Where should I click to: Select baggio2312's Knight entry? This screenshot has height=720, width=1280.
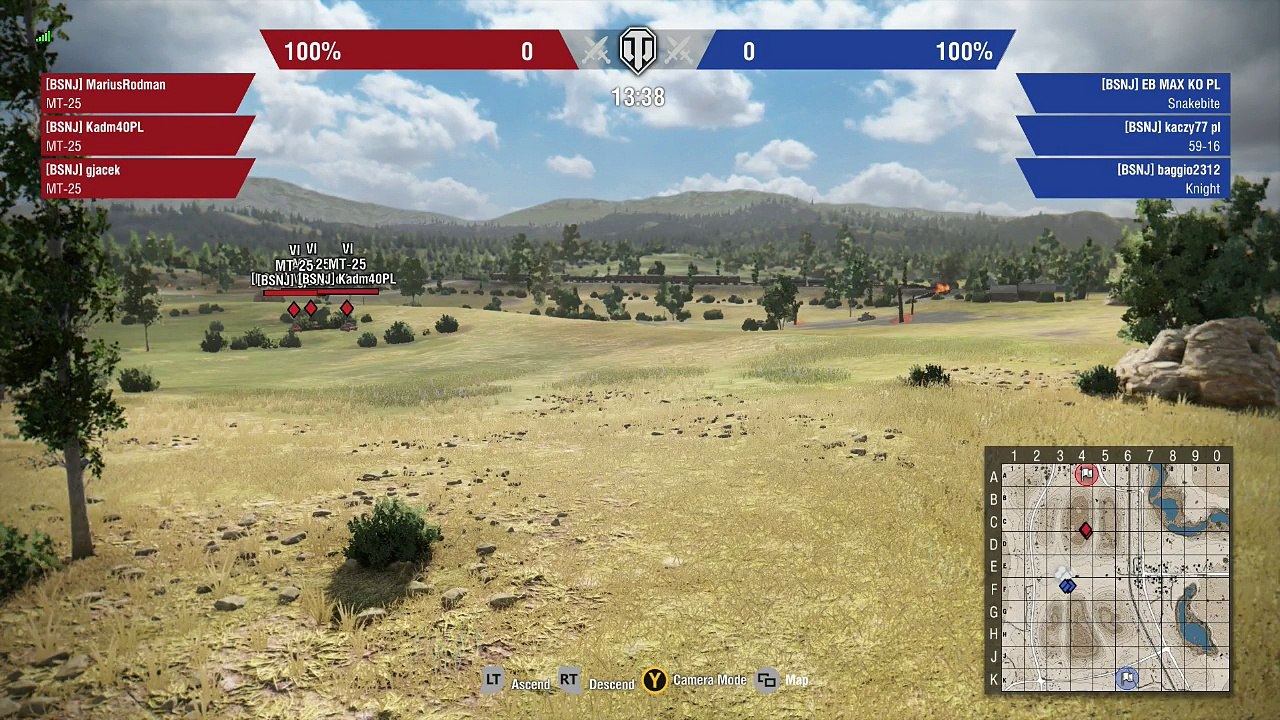(1125, 178)
